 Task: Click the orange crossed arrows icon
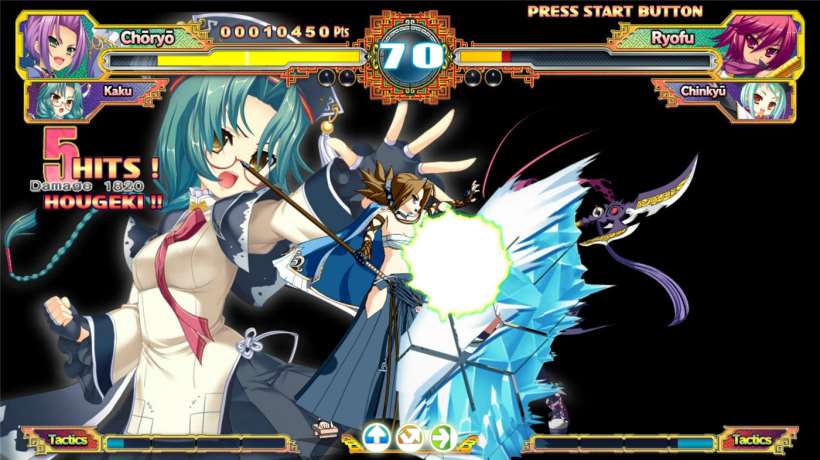(409, 437)
